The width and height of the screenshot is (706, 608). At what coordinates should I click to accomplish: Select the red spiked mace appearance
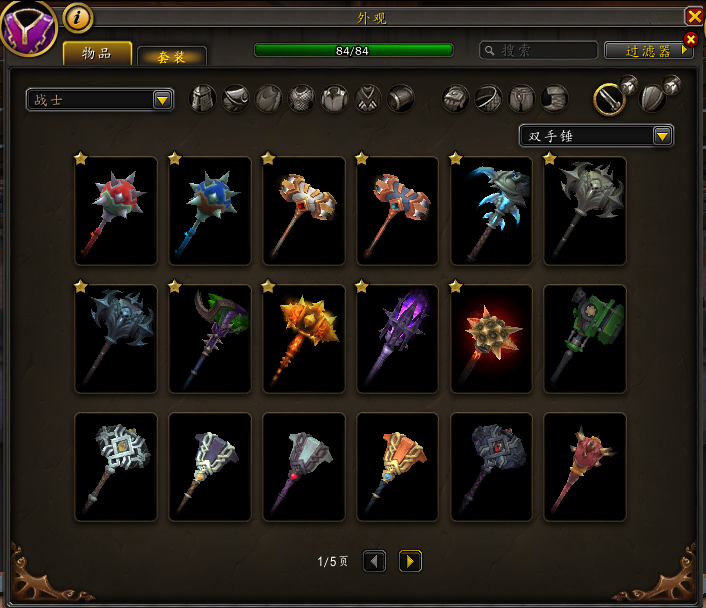click(116, 211)
